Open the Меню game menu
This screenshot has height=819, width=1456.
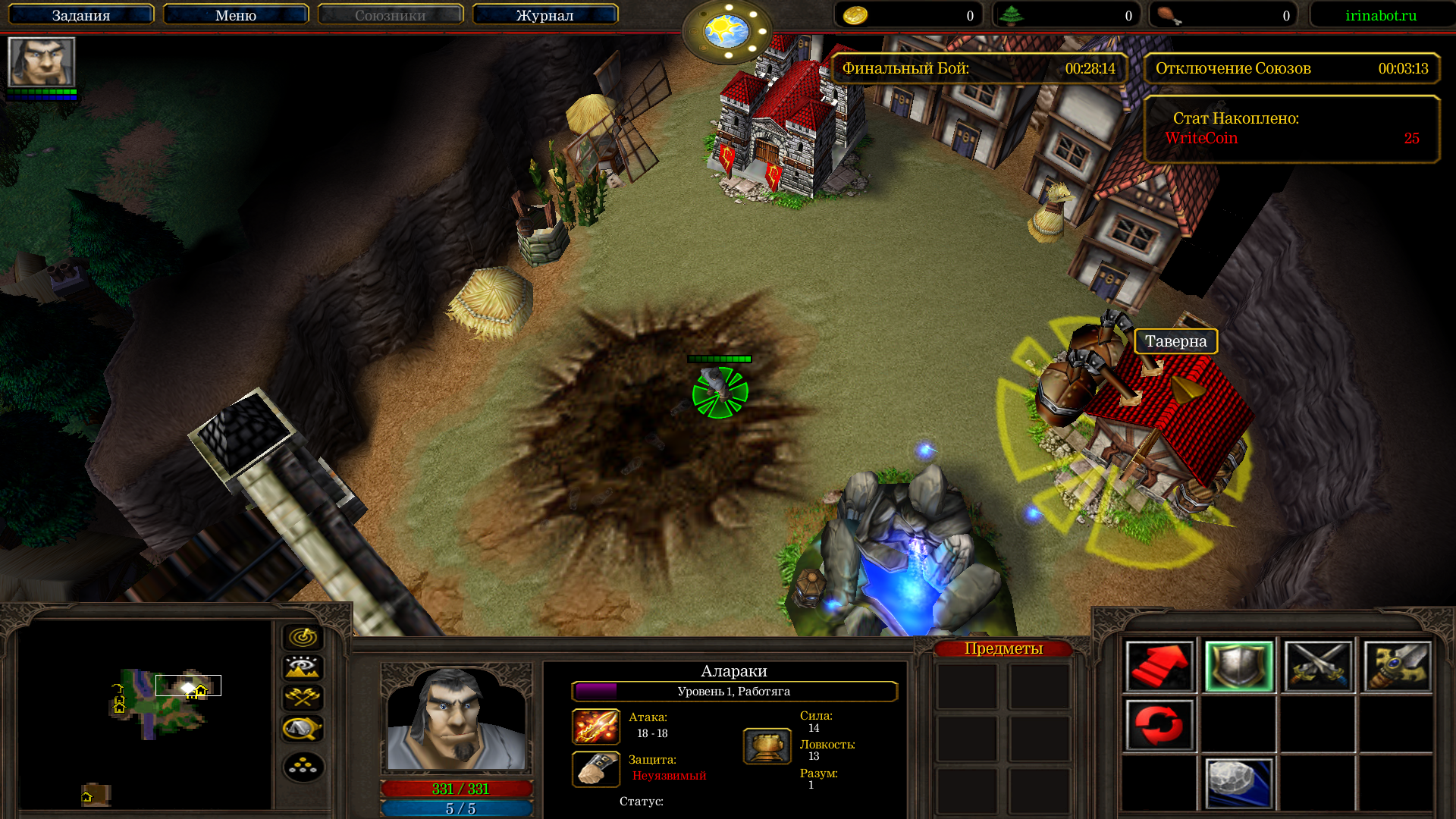point(235,15)
